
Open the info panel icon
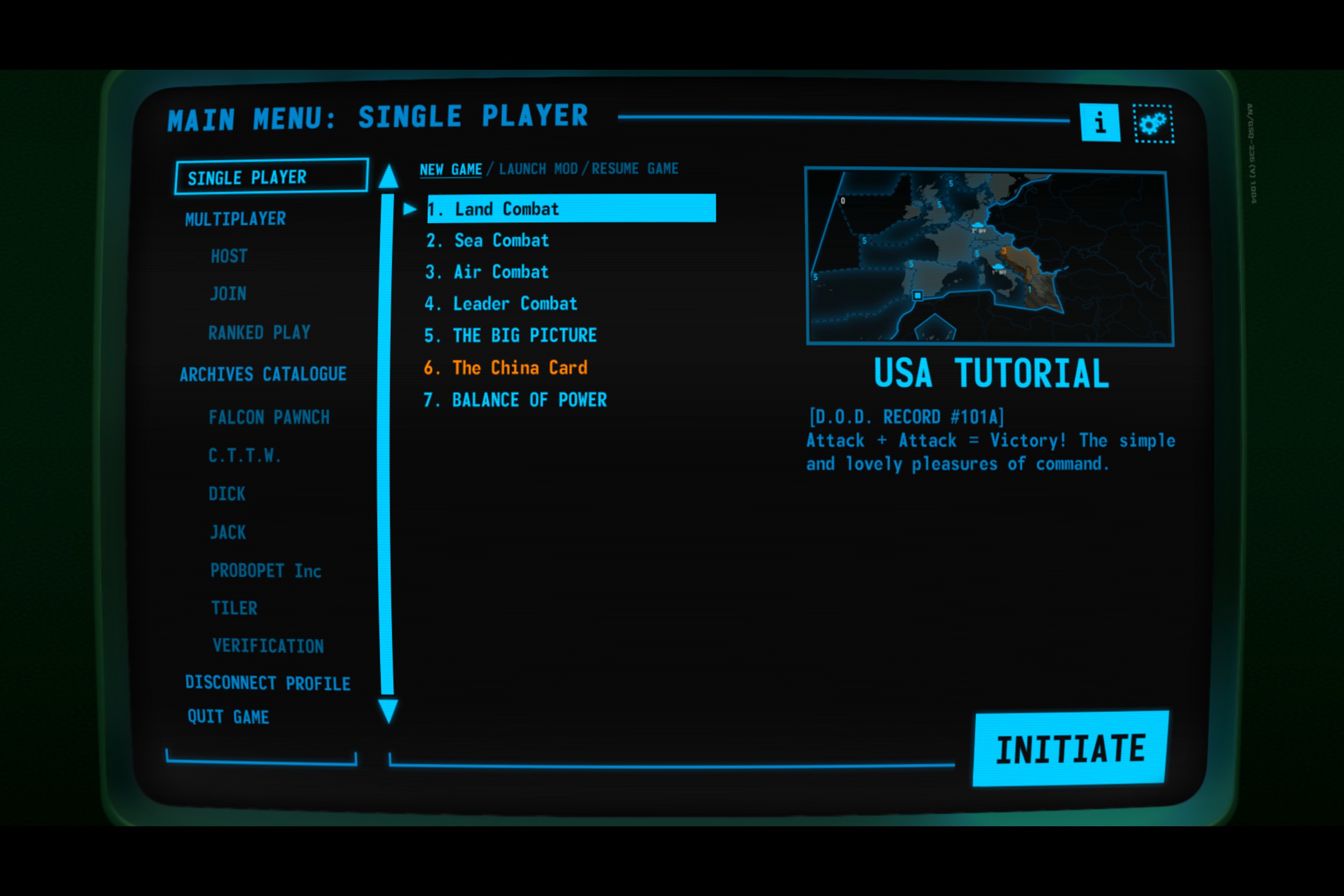1099,122
